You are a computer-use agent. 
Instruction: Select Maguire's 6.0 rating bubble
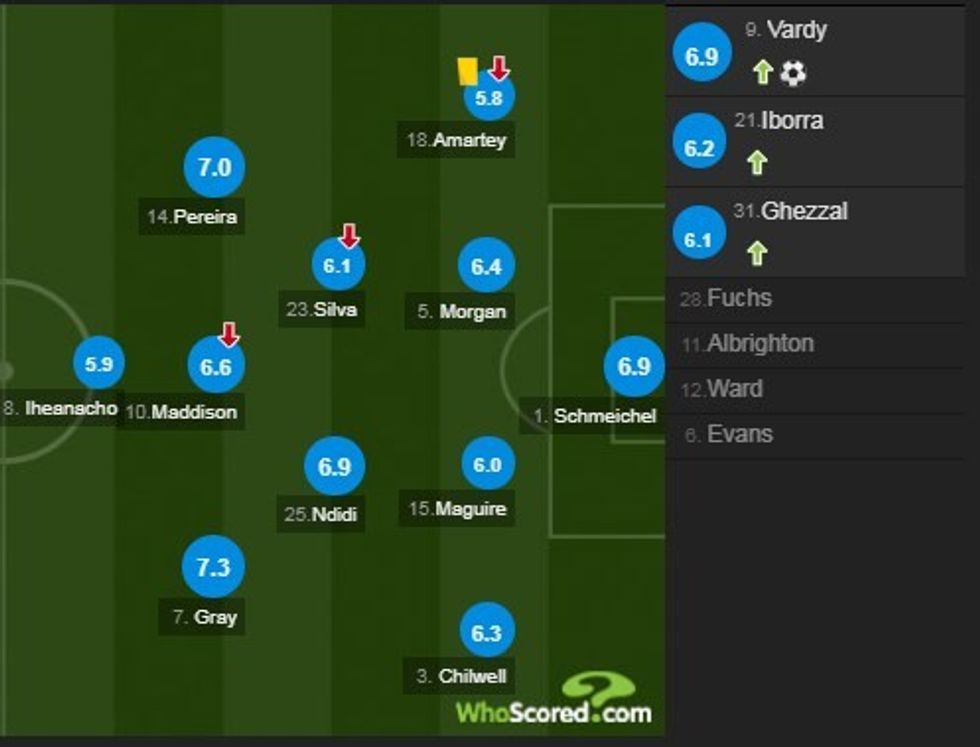tap(487, 465)
